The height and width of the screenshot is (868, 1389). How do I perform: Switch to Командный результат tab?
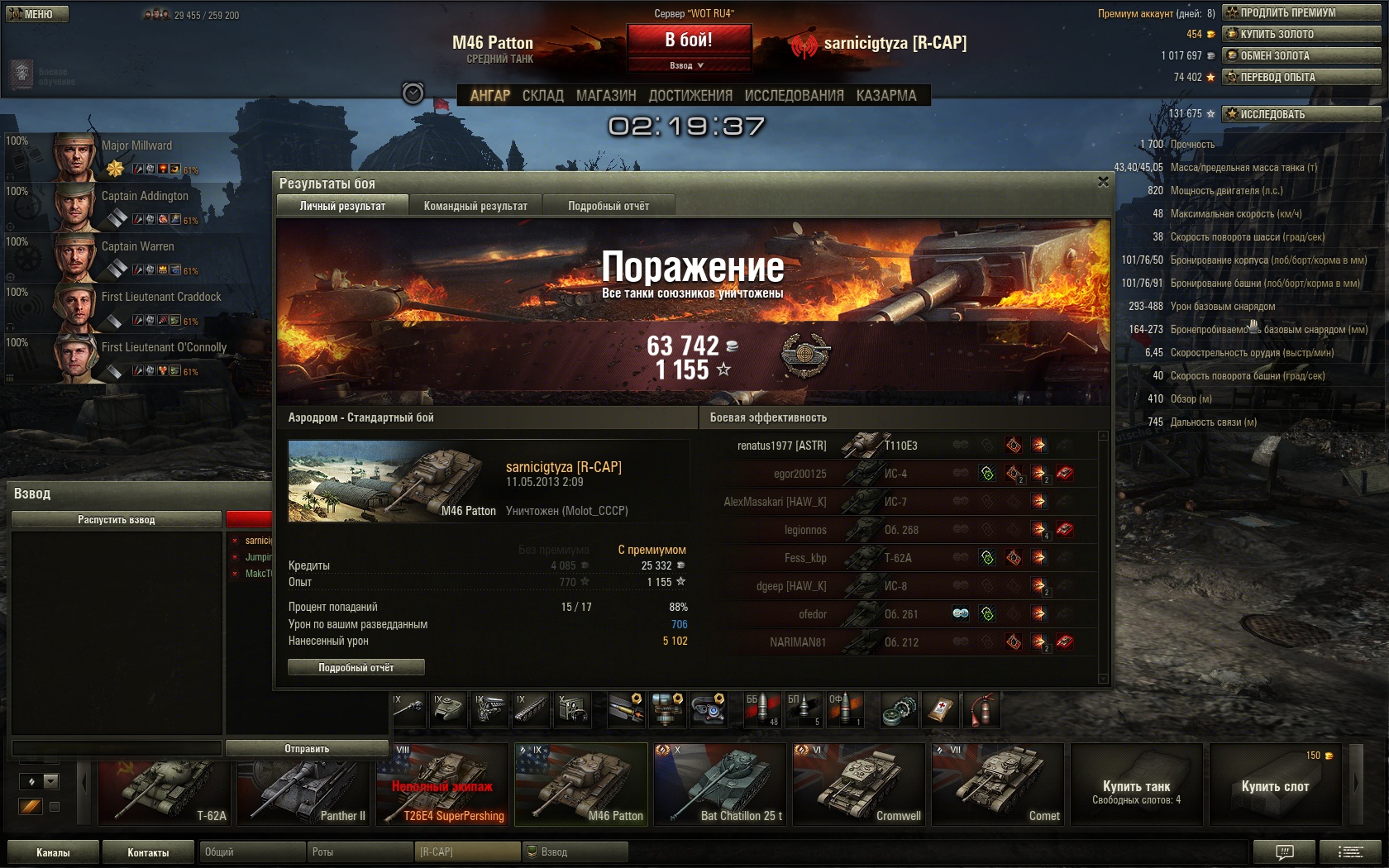[475, 206]
